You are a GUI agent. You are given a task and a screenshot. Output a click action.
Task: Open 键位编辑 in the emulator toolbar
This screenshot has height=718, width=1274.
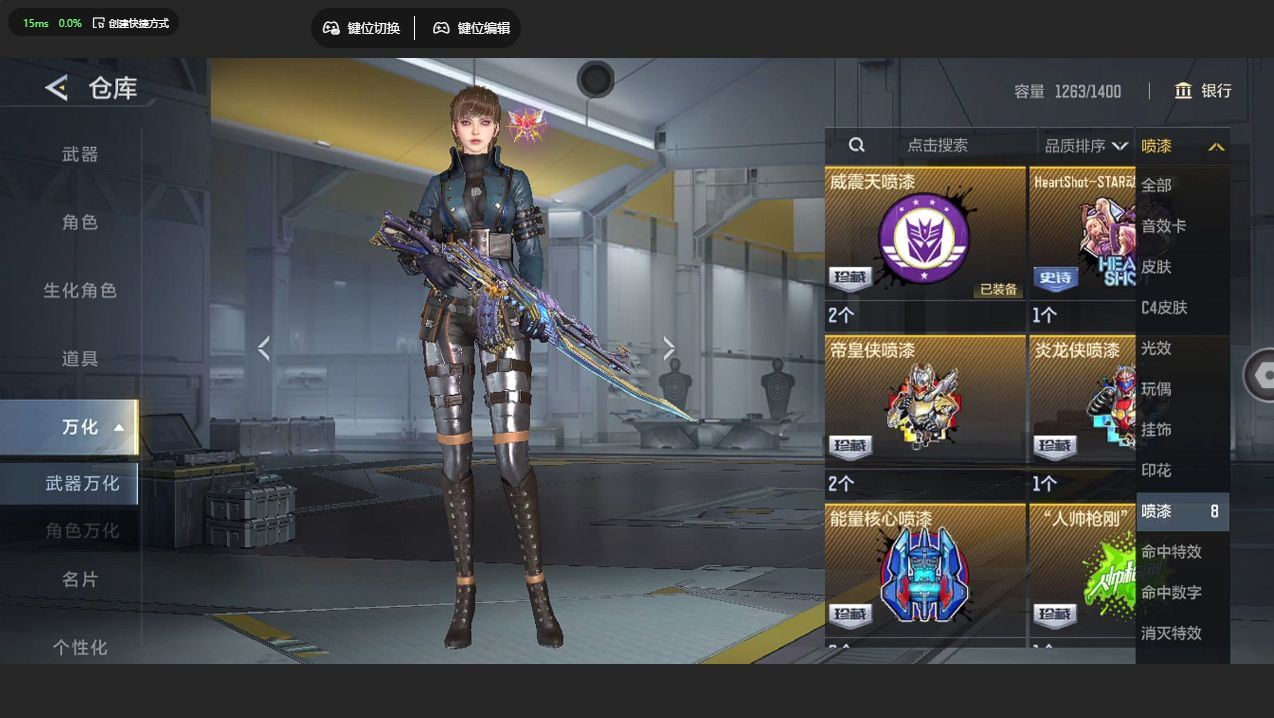click(471, 28)
